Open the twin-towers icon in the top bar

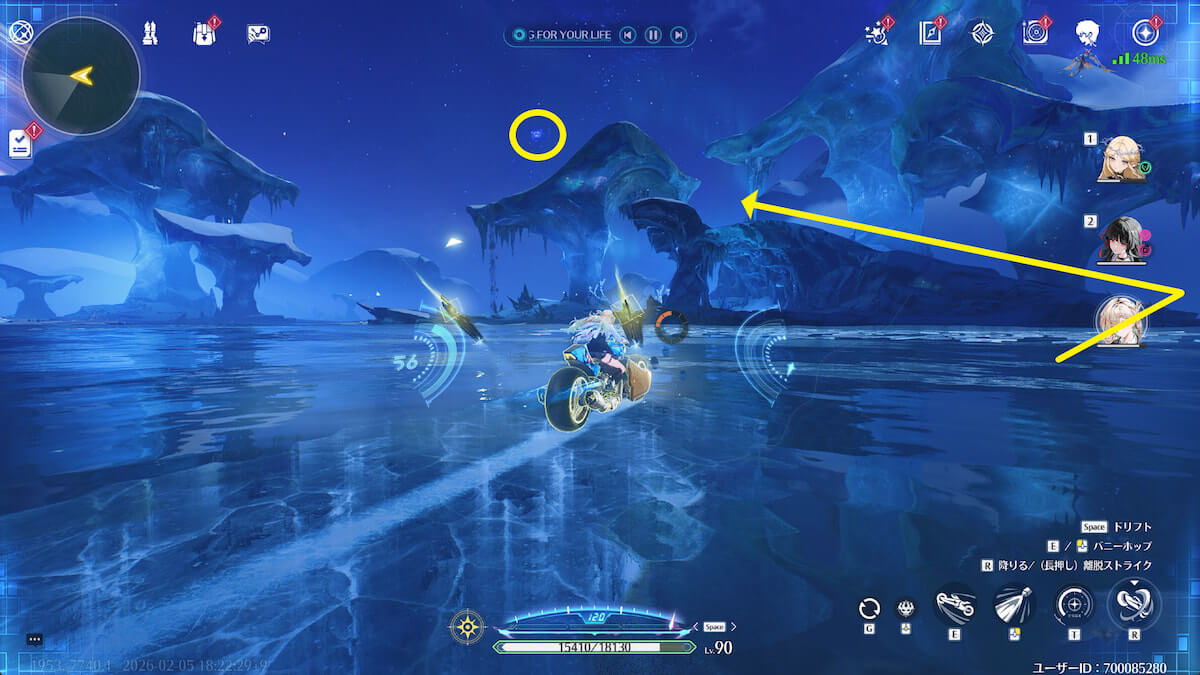150,34
